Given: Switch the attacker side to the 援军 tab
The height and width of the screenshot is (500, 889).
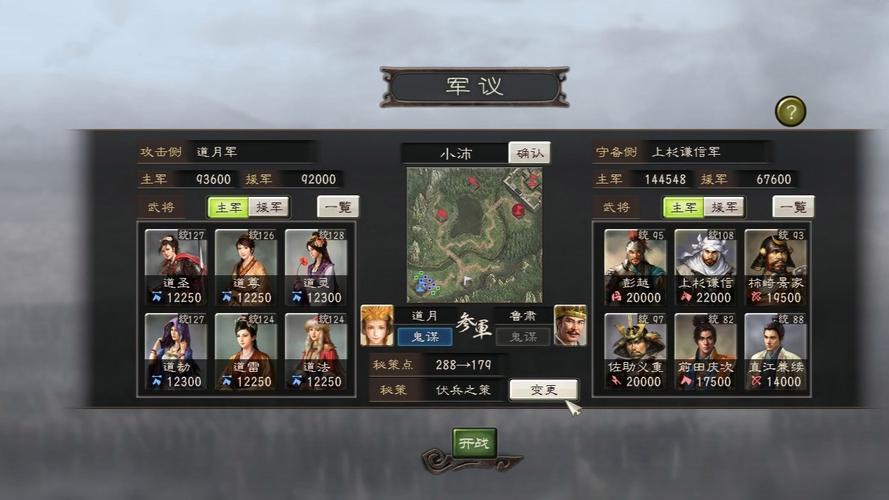Looking at the screenshot, I should coord(269,207).
